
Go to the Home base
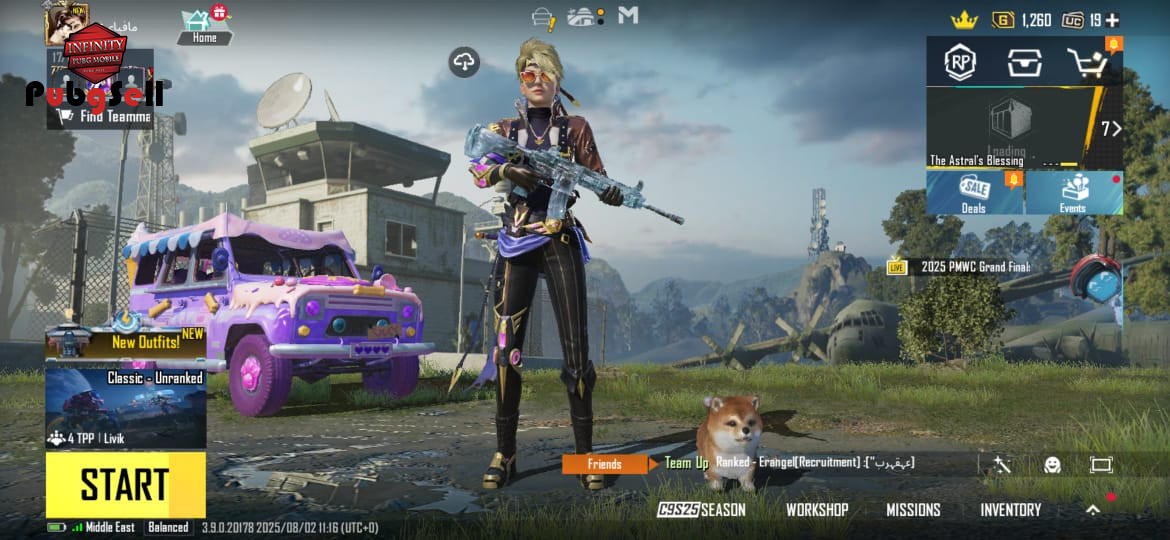tap(204, 26)
